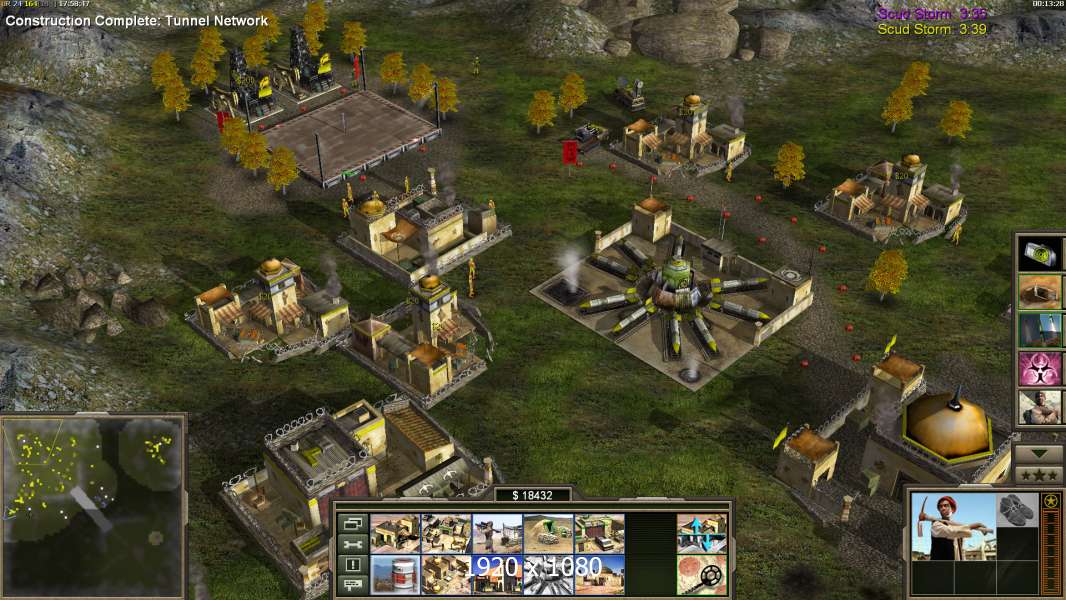Activate the magnifier-over-map command icon
The image size is (1066, 600).
tap(701, 575)
